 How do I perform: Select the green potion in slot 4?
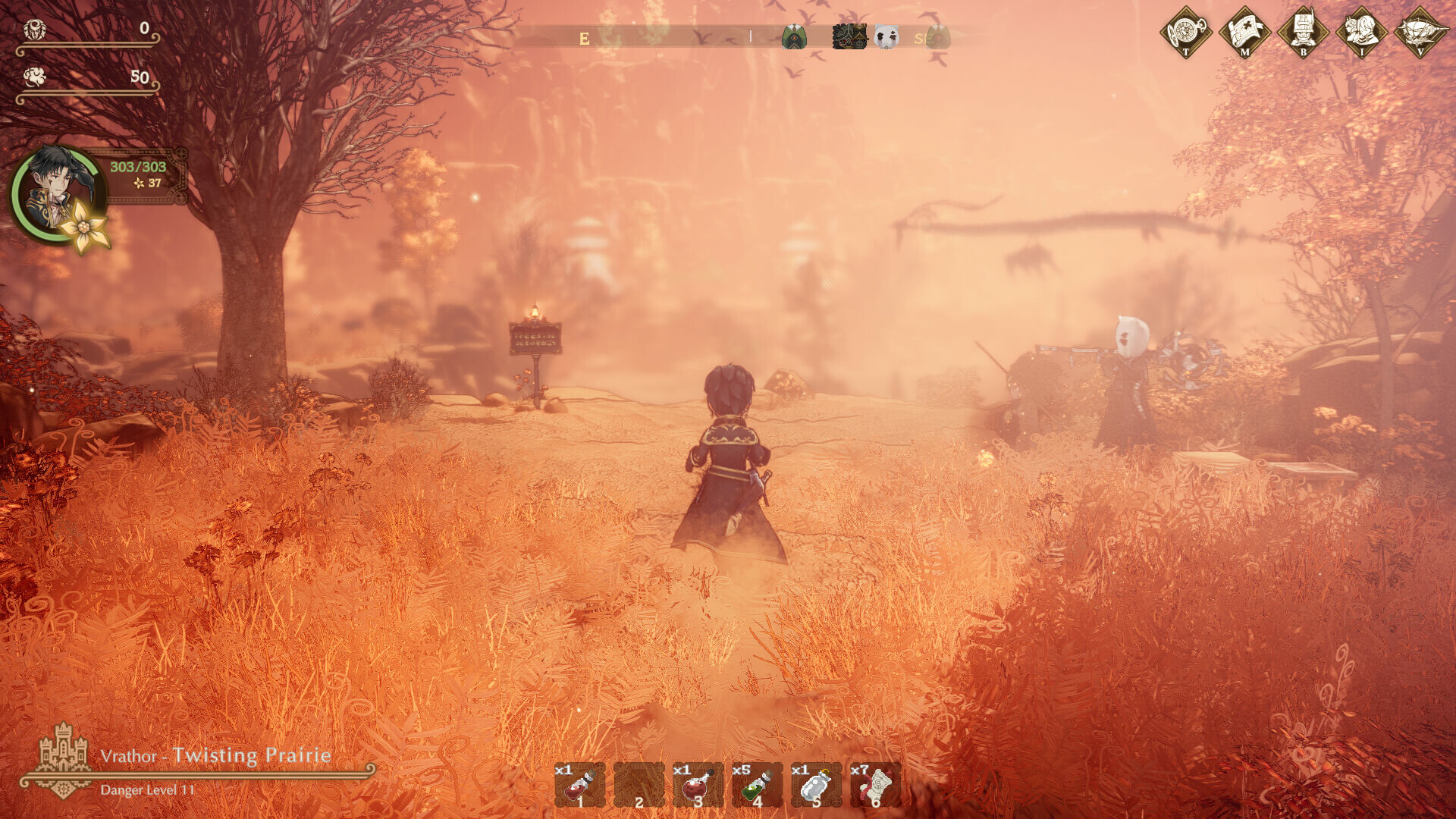click(757, 785)
